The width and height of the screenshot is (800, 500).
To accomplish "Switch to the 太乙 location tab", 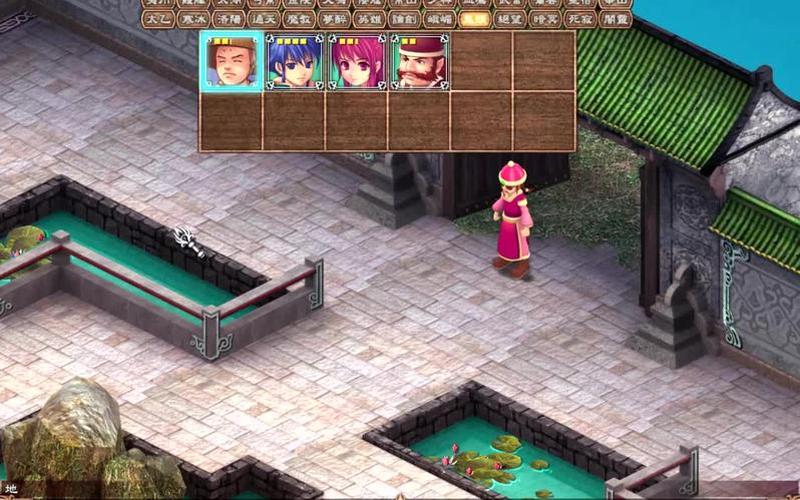I will pyautogui.click(x=157, y=19).
